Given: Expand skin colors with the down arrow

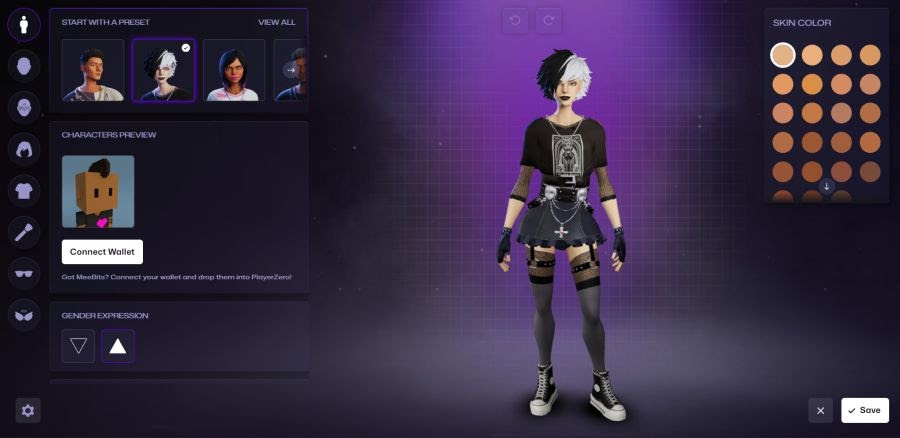Looking at the screenshot, I should click(x=827, y=186).
